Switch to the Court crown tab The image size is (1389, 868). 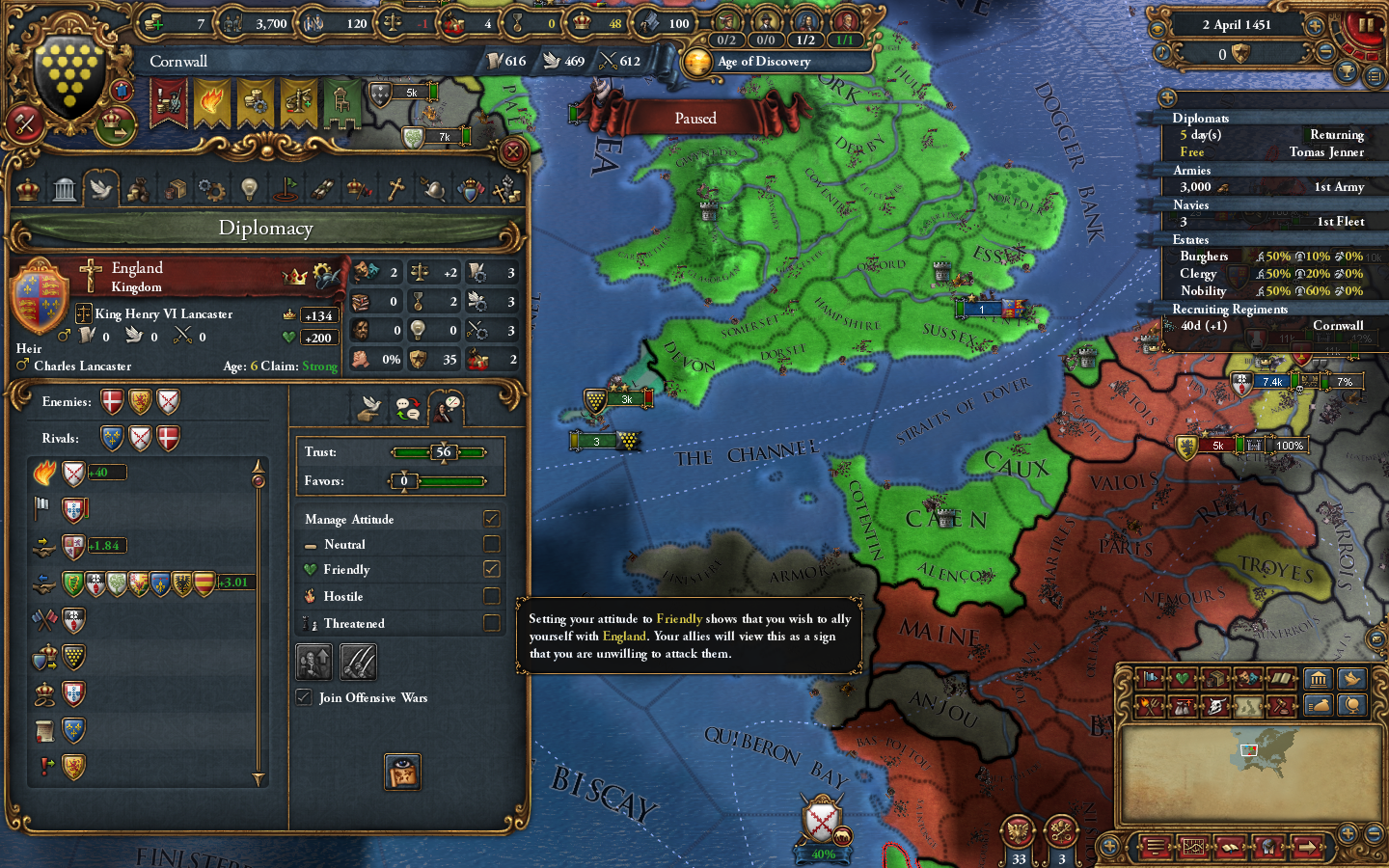(x=26, y=188)
